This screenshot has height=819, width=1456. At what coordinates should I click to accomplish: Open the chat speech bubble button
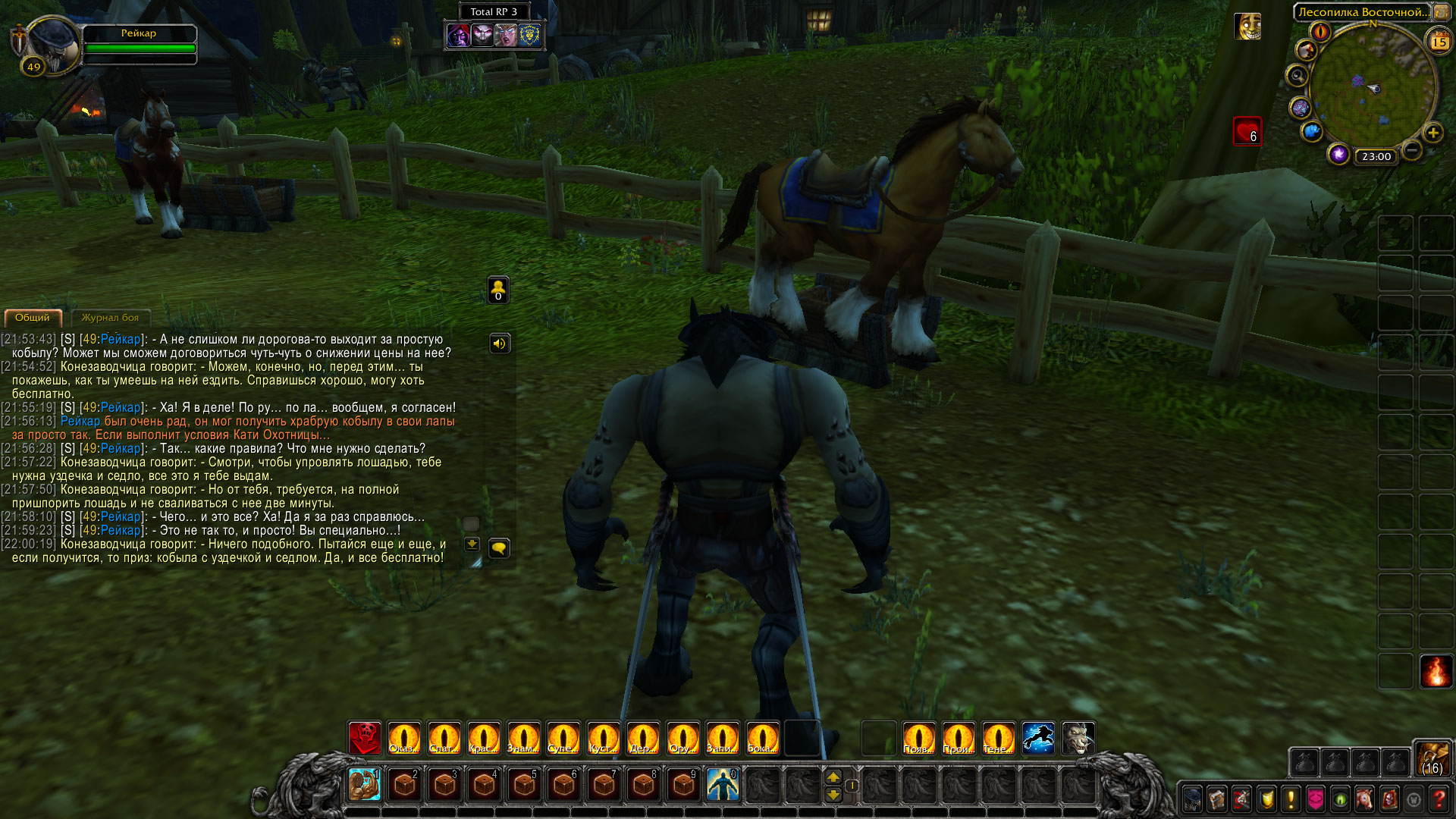(x=498, y=548)
